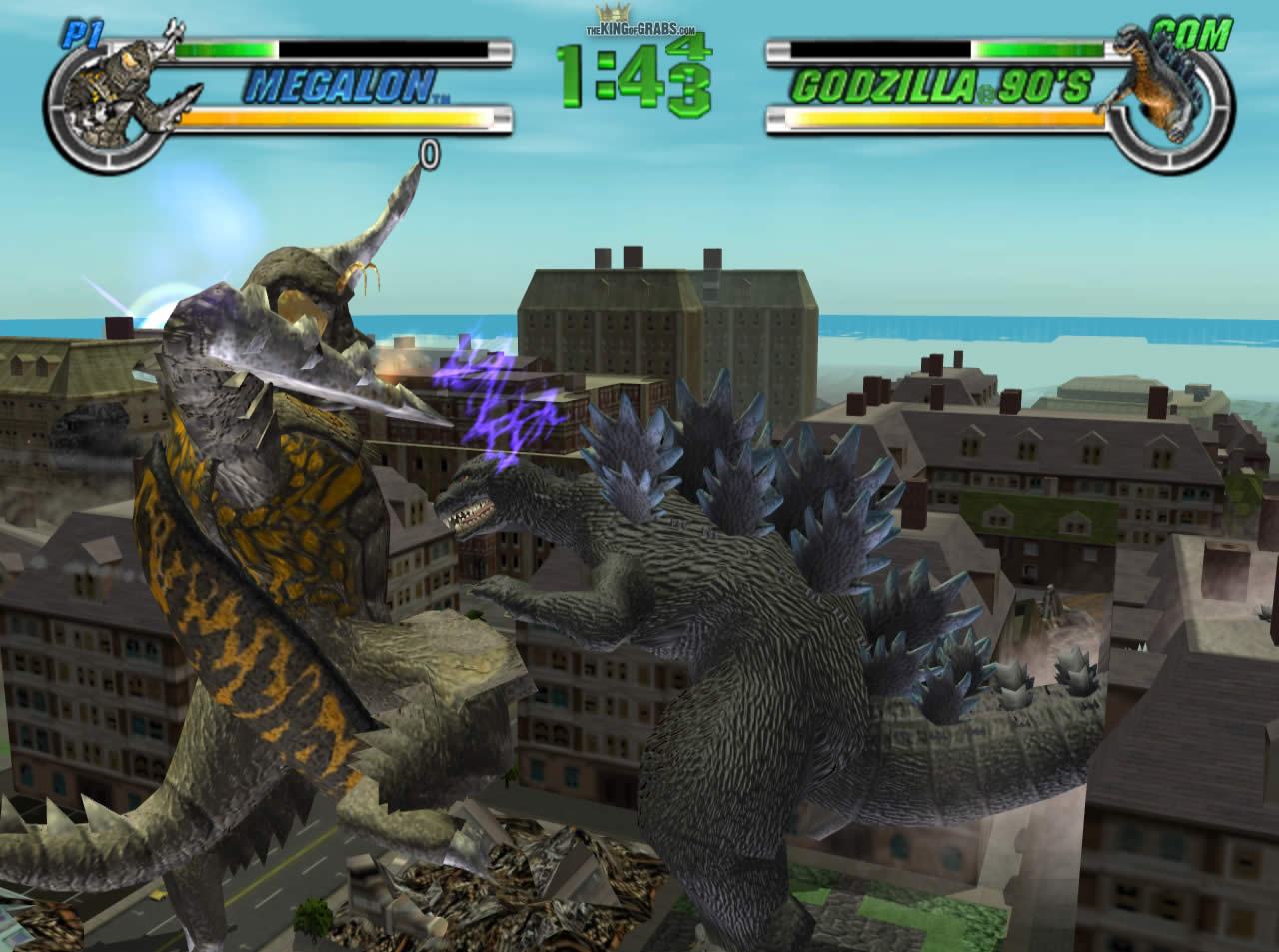Click the P1 player indicator
This screenshot has height=952, width=1279.
click(85, 32)
